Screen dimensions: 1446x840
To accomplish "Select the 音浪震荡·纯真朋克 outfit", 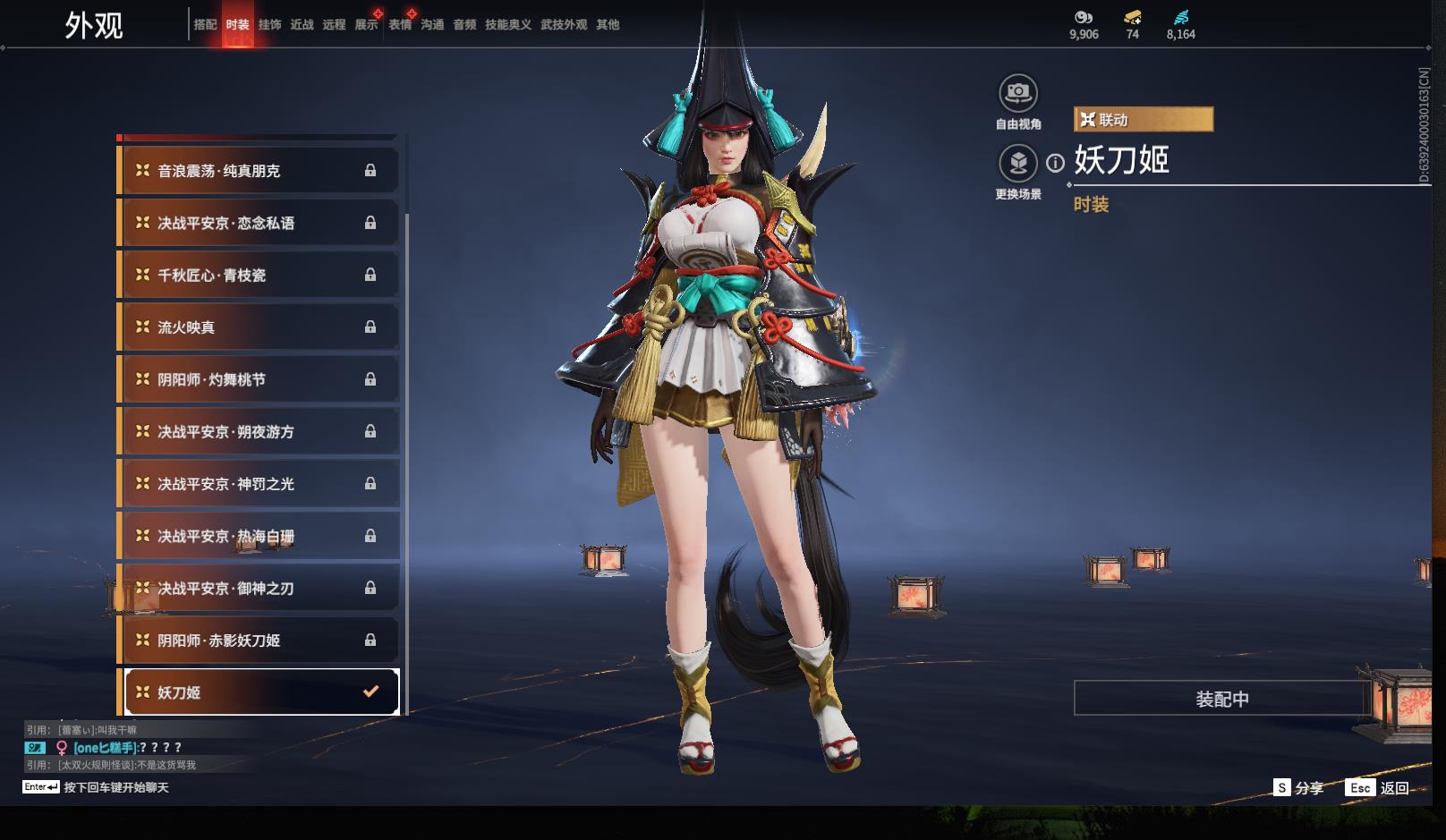I will tap(259, 171).
